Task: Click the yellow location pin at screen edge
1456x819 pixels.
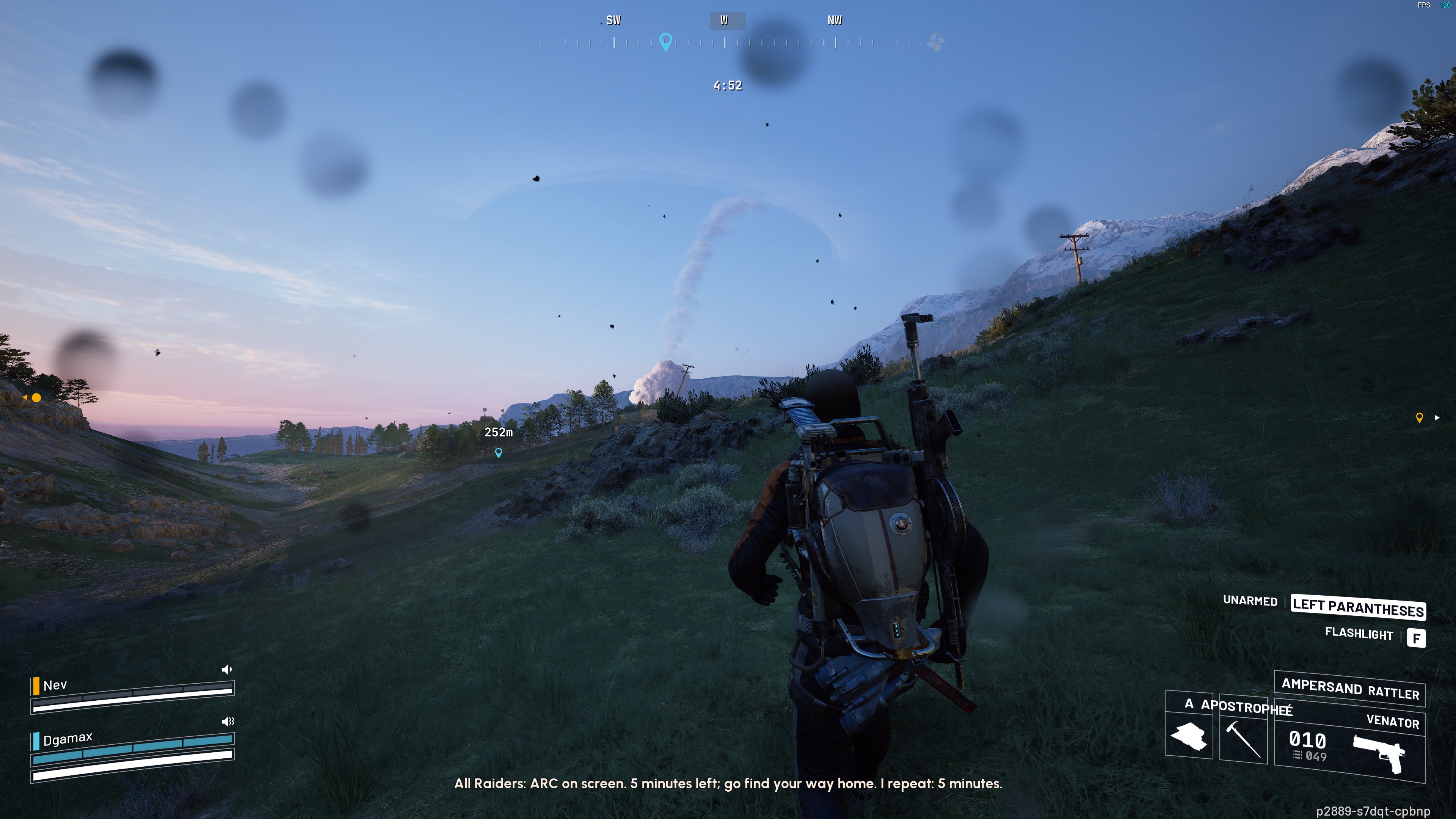Action: 1419,418
